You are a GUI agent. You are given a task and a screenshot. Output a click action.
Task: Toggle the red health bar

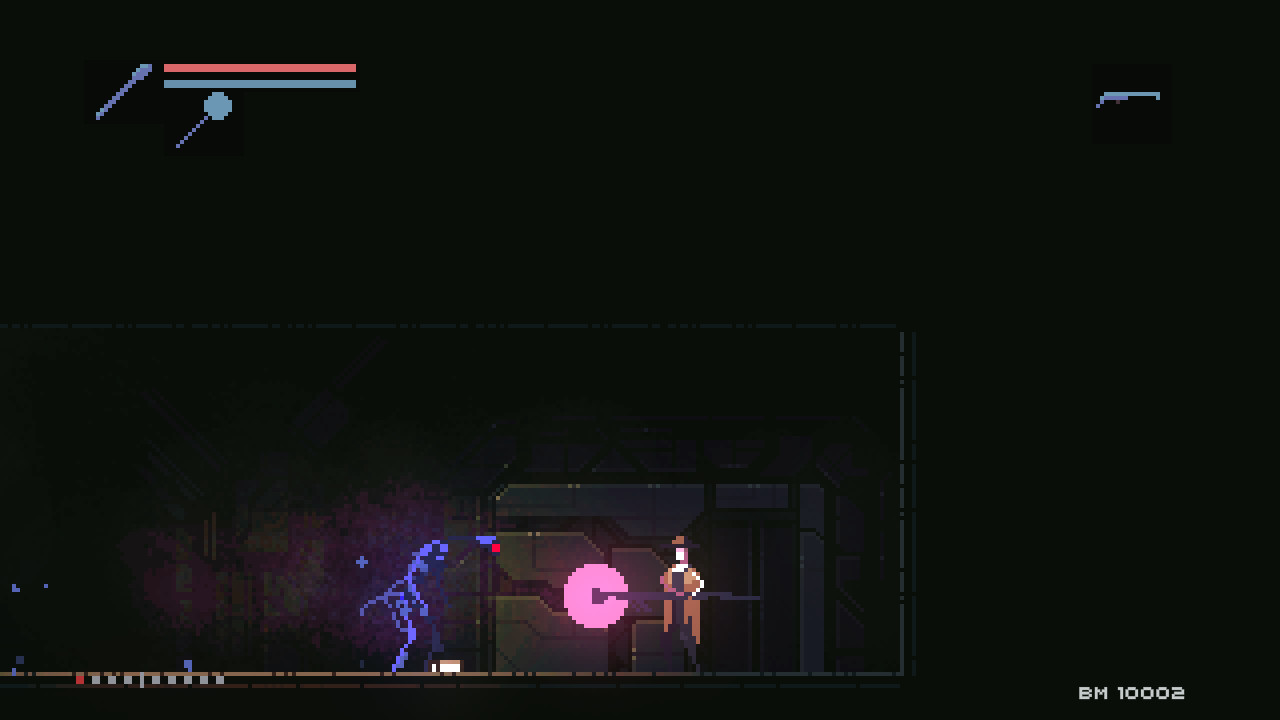[260, 67]
